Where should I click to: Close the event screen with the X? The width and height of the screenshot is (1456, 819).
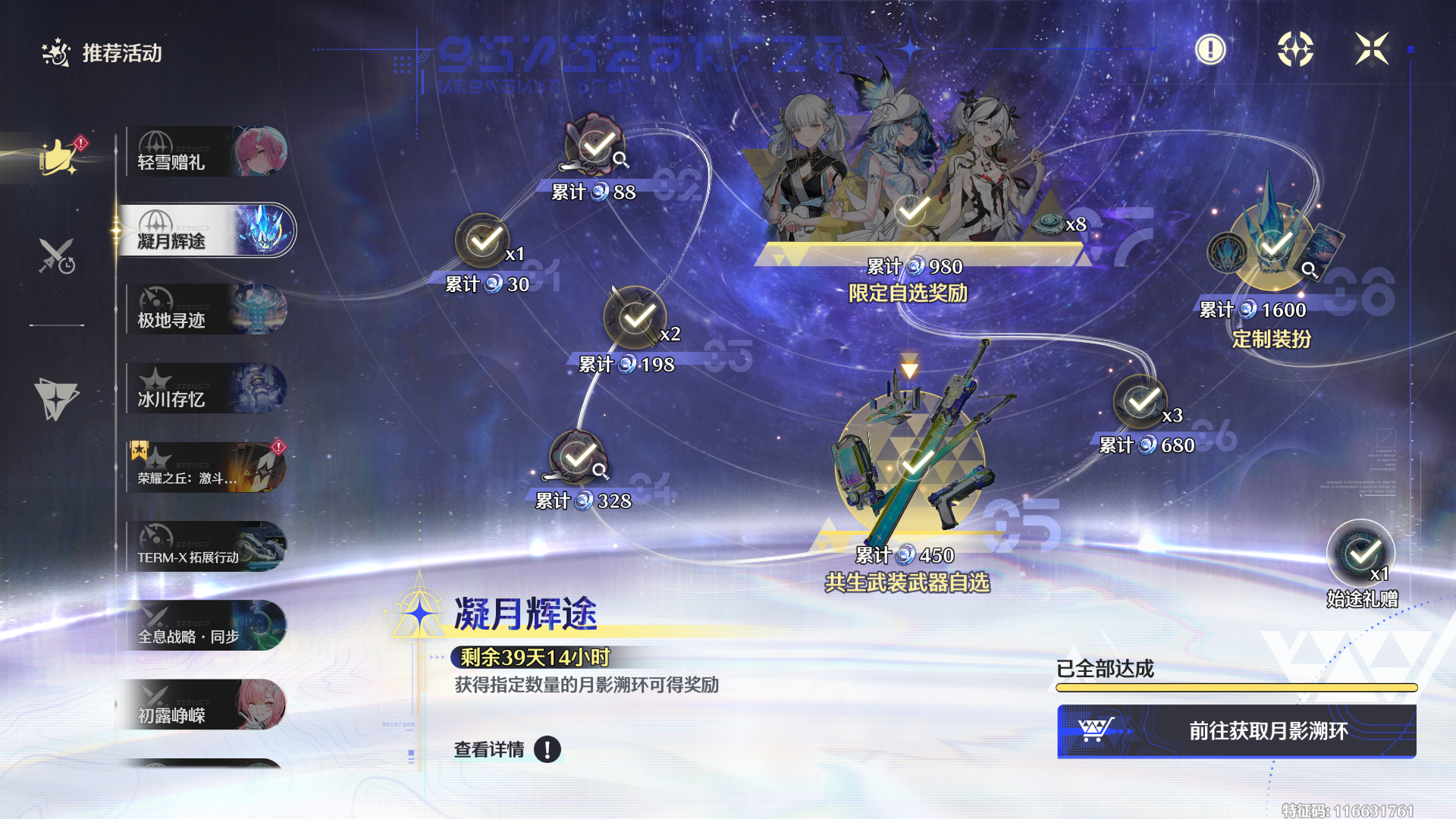coord(1372,49)
